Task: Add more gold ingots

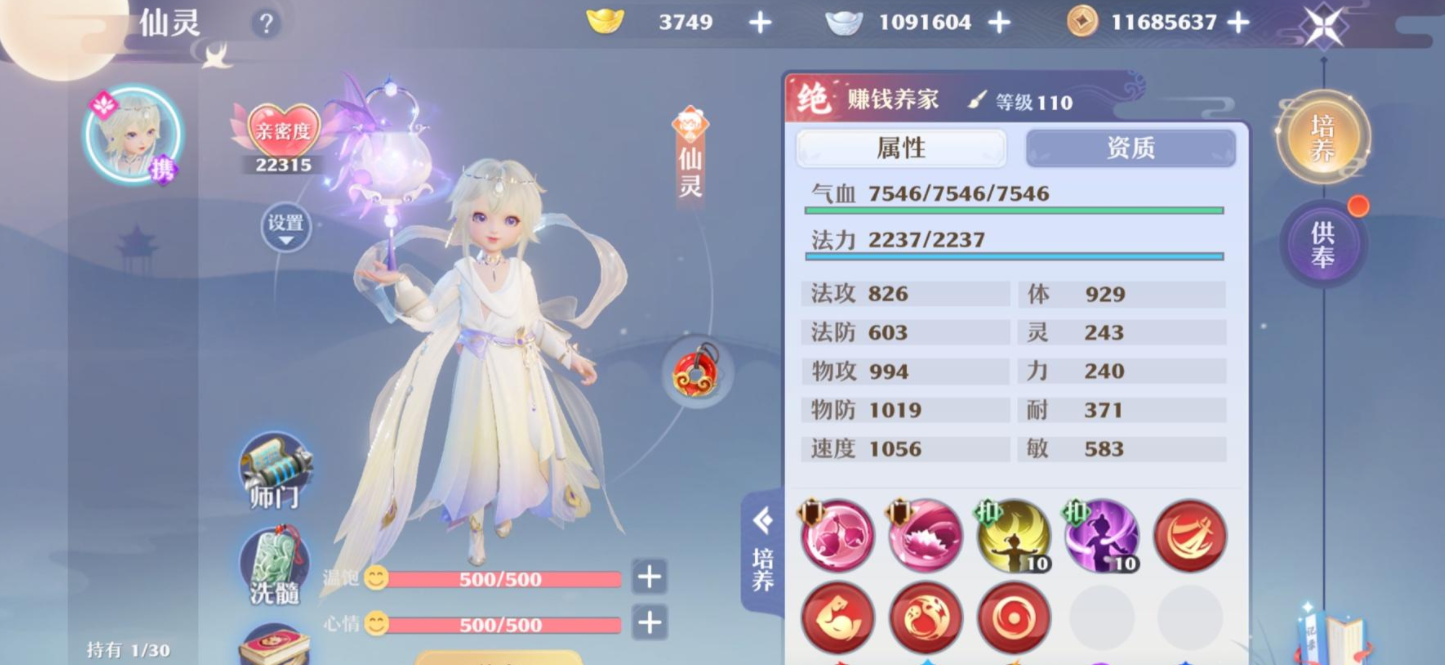Action: coord(761,22)
